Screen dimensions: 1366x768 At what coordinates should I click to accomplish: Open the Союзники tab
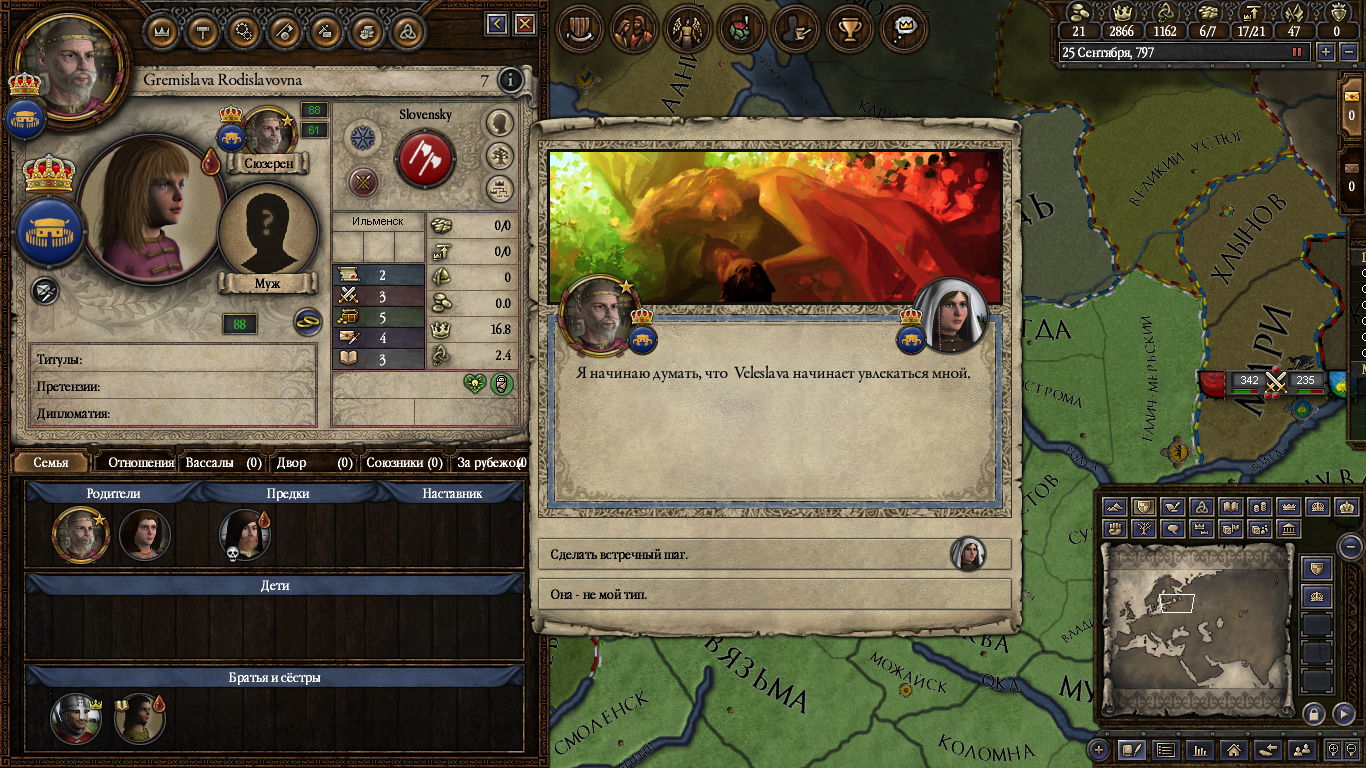point(404,463)
